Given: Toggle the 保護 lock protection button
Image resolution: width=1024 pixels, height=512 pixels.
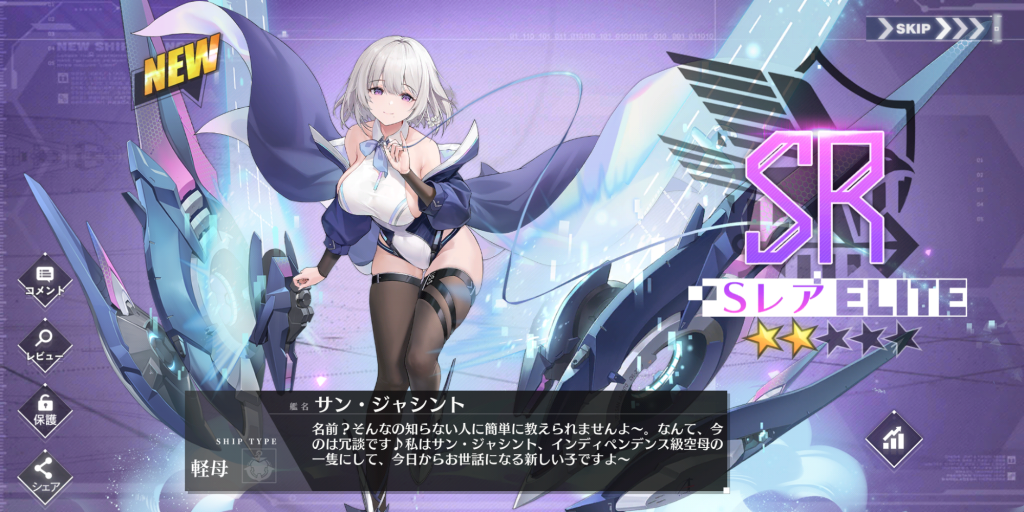Looking at the screenshot, I should (45, 408).
